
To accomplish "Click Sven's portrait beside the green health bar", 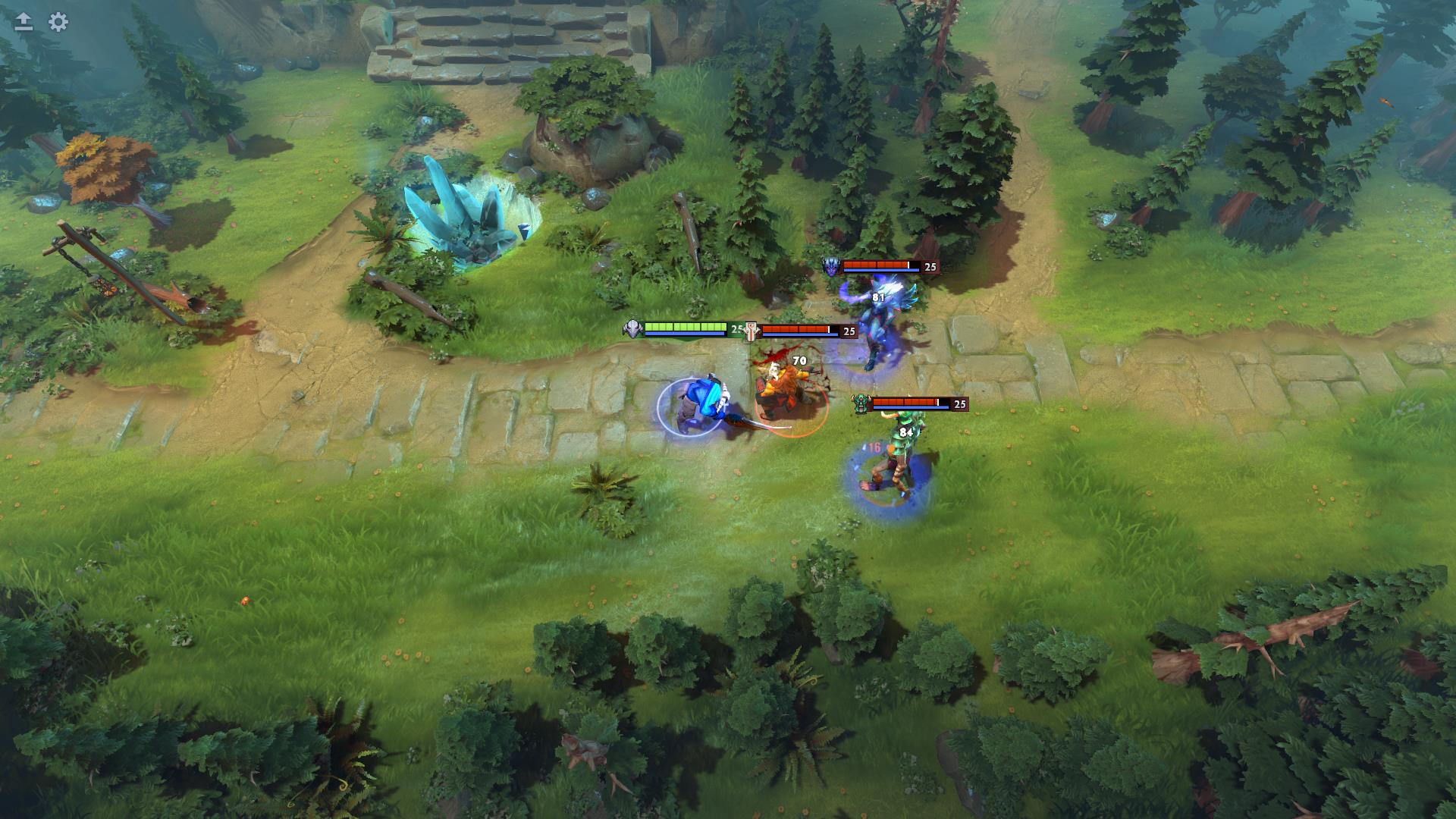I will point(632,328).
